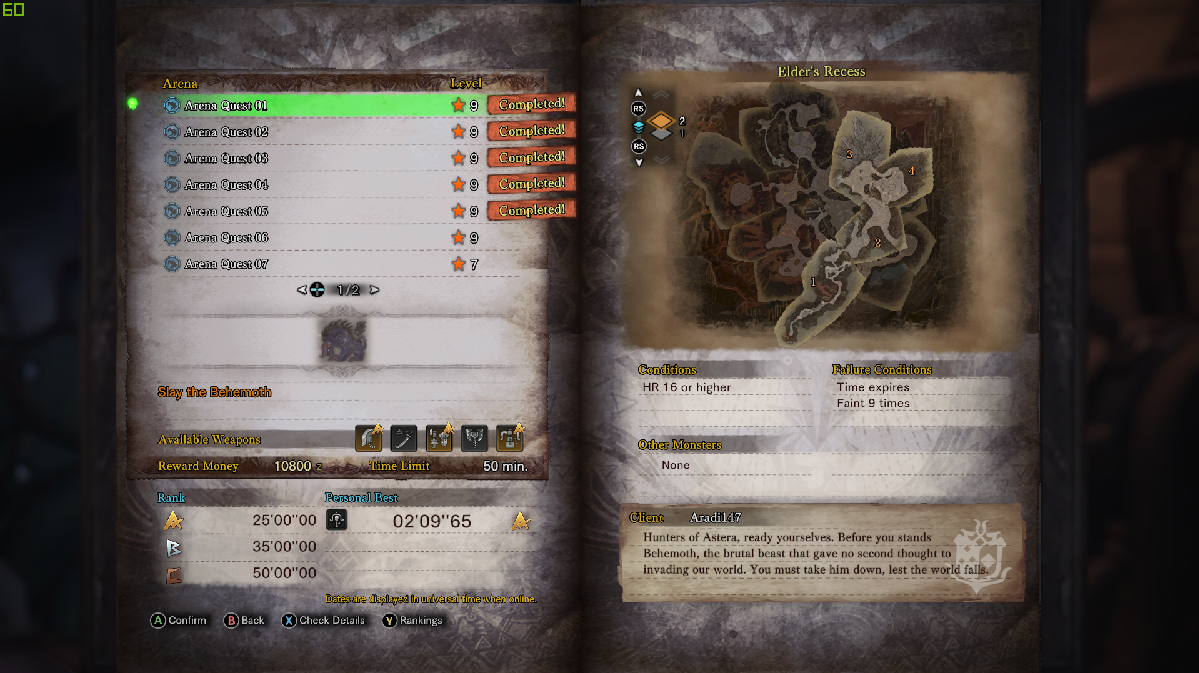This screenshot has height=673, width=1199.
Task: Switch map to the lower grey floor layer
Action: [x=662, y=135]
